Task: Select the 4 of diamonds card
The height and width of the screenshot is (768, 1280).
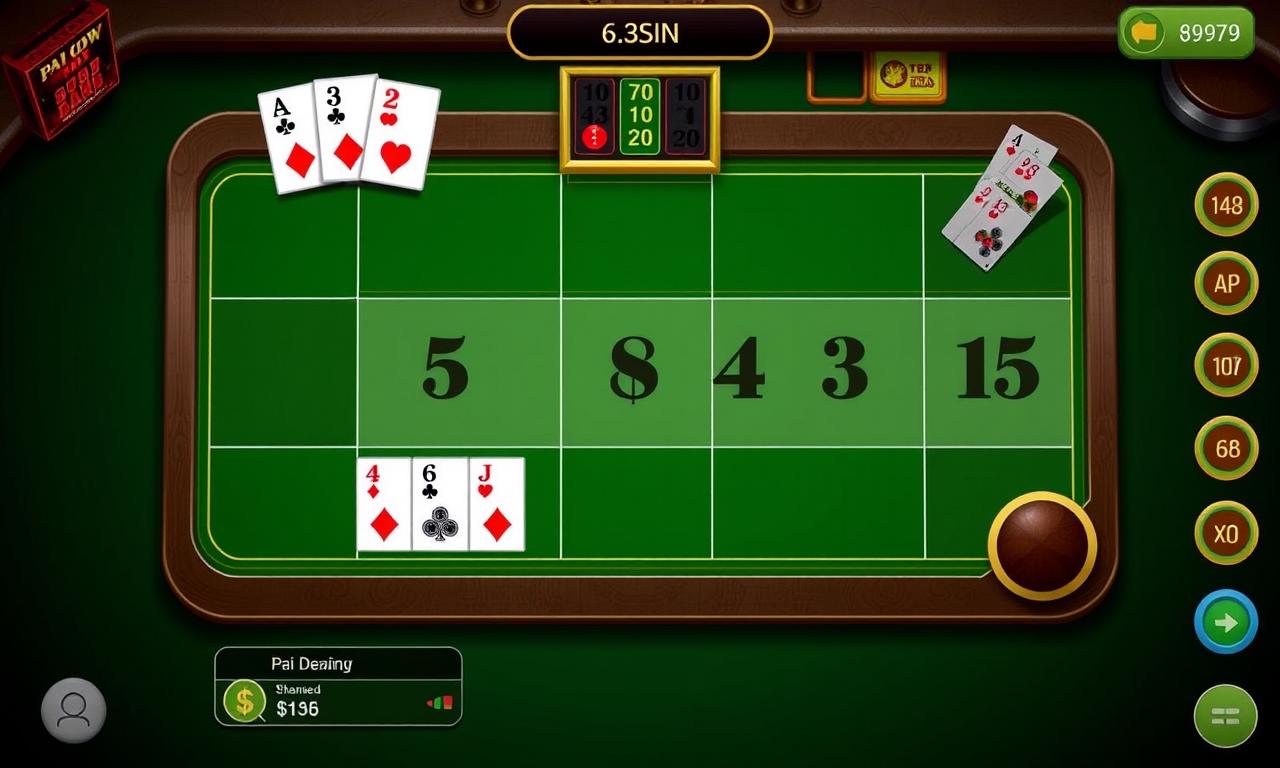Action: [x=384, y=505]
